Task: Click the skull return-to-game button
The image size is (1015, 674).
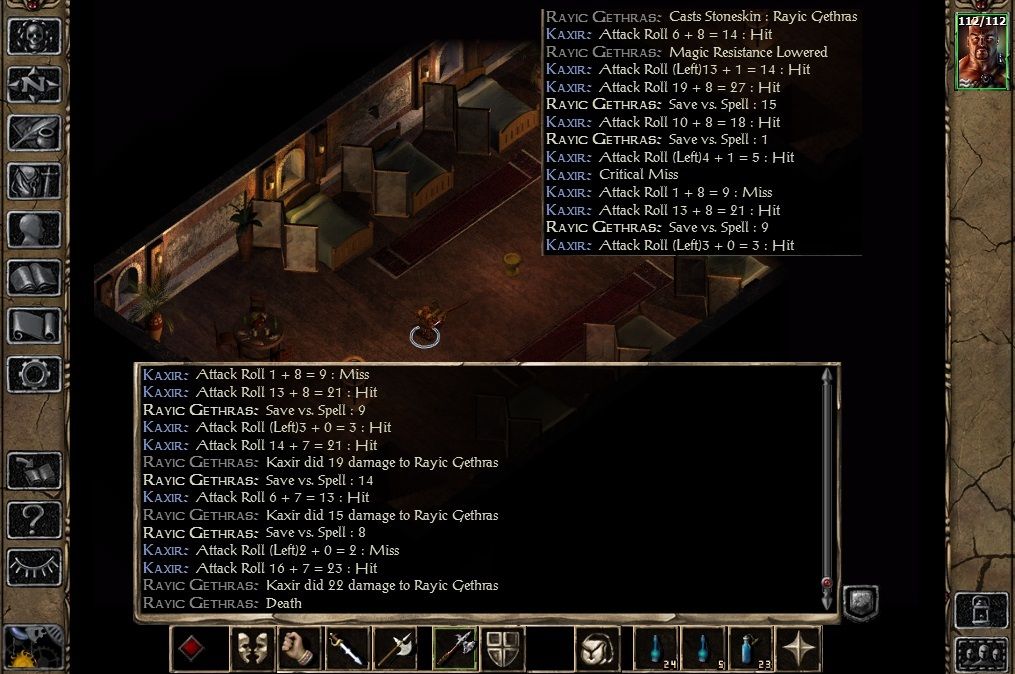Action: (x=34, y=37)
